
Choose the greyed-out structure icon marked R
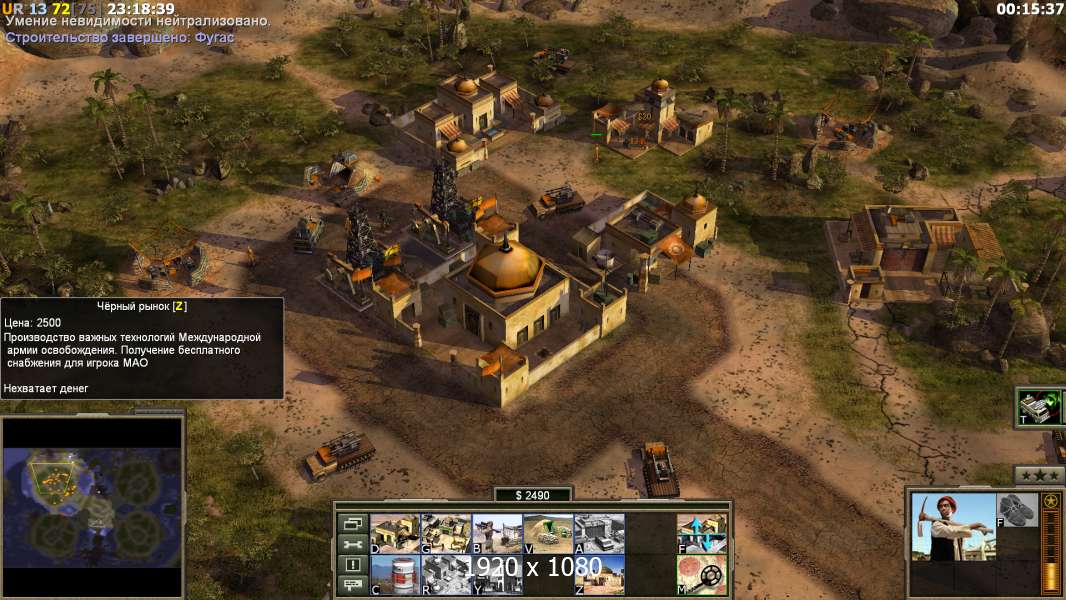[446, 573]
